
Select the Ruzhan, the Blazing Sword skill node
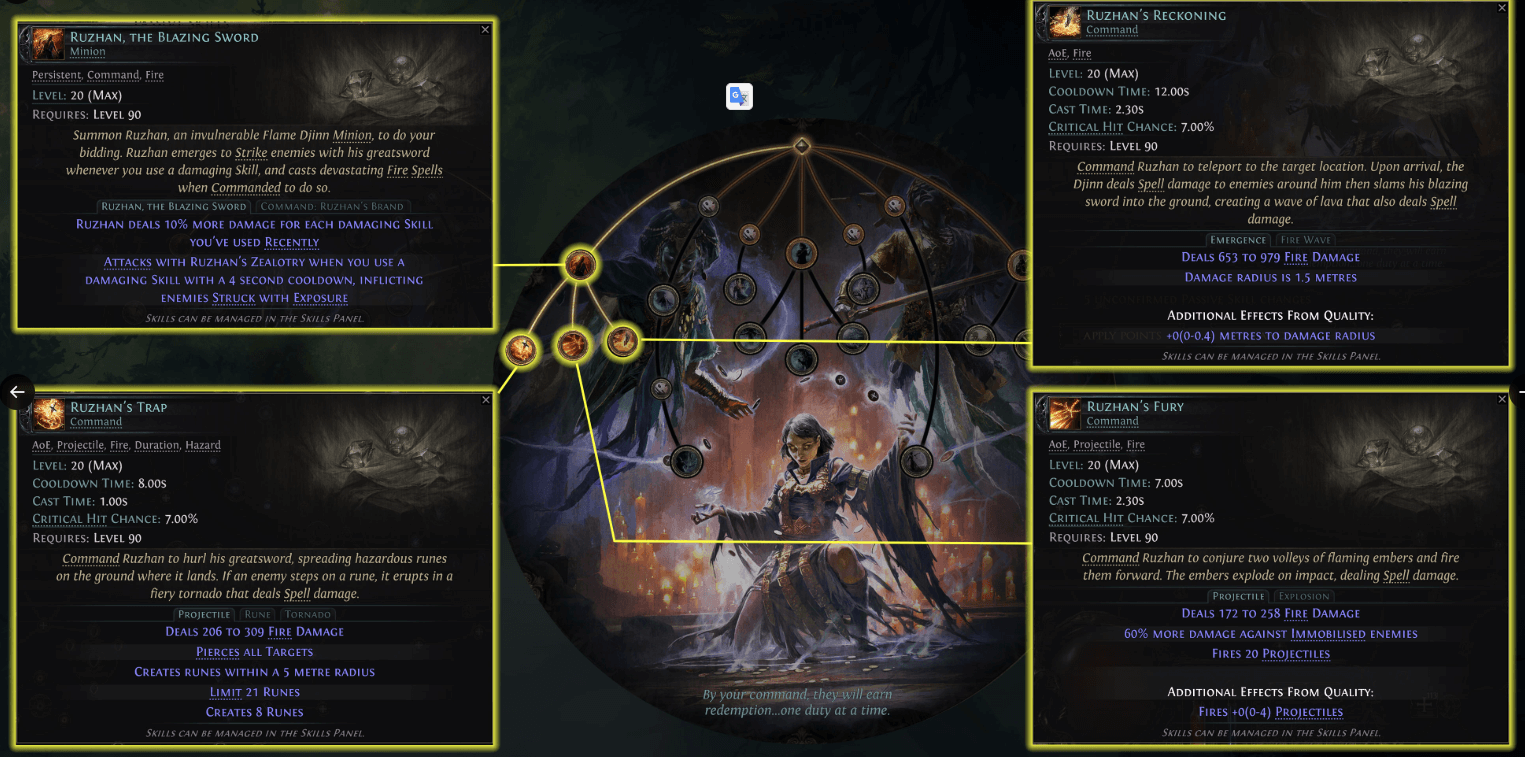point(580,263)
